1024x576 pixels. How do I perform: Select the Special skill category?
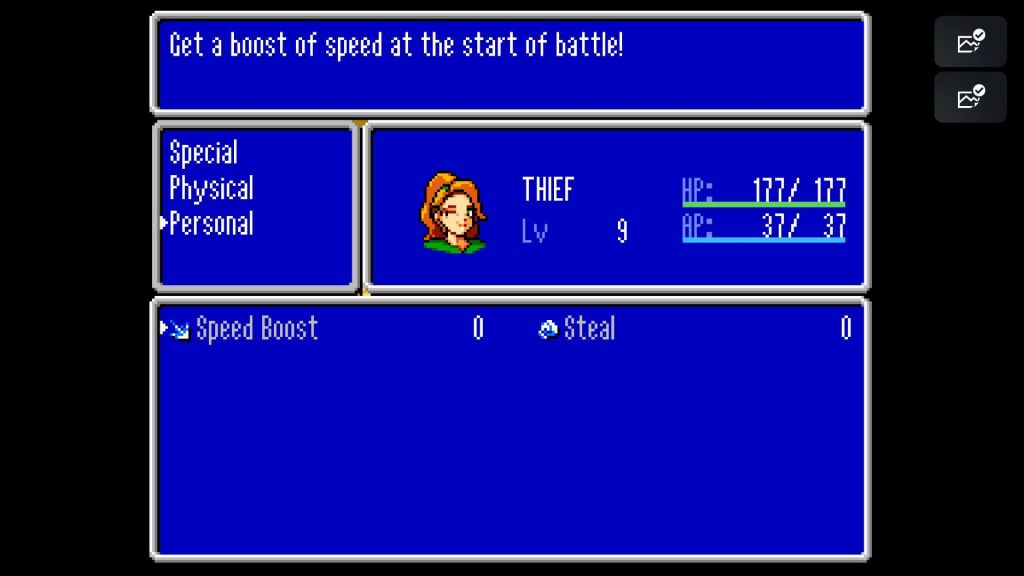pyautogui.click(x=203, y=153)
